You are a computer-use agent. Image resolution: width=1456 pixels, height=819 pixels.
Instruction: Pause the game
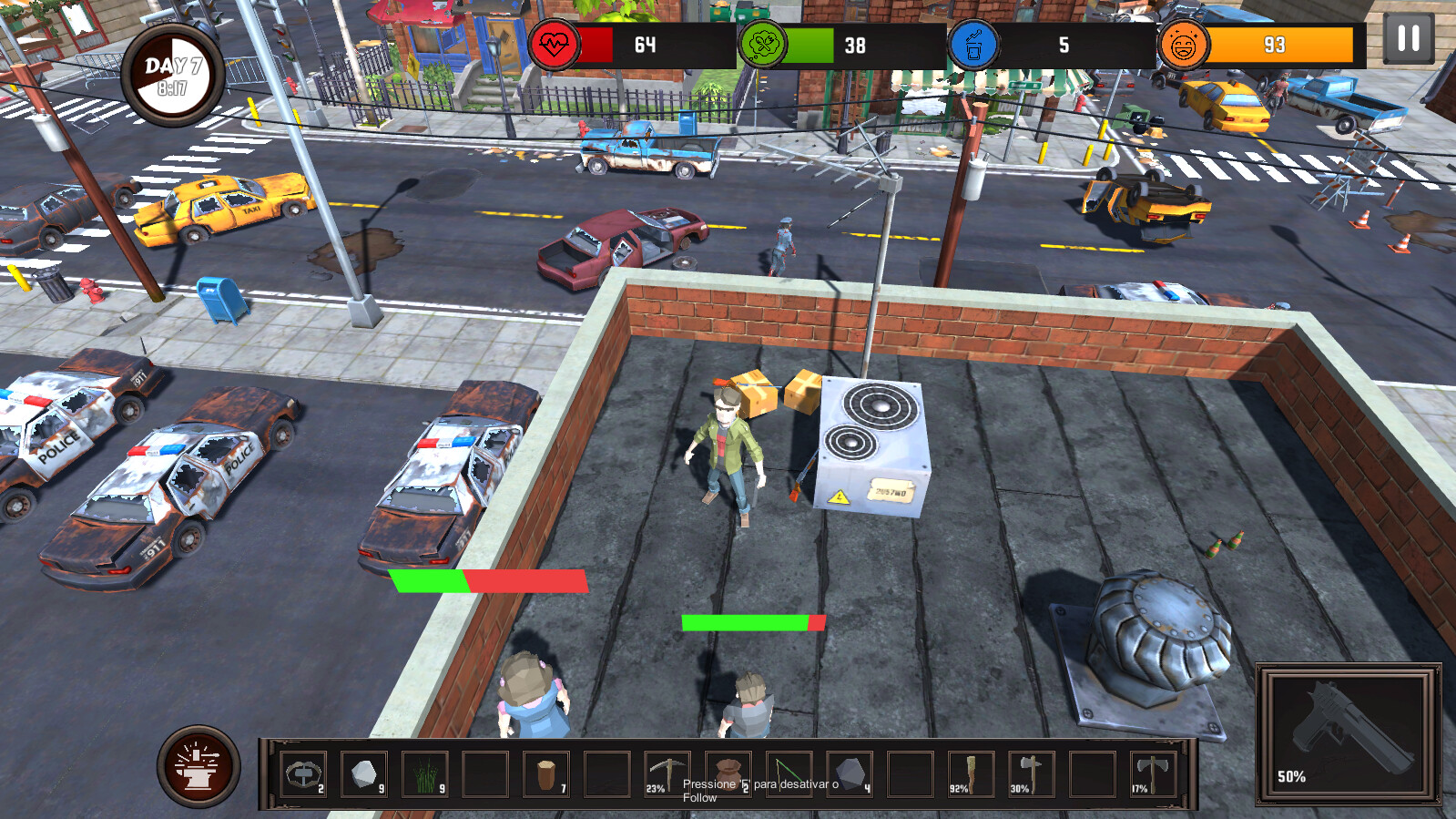coord(1408,38)
